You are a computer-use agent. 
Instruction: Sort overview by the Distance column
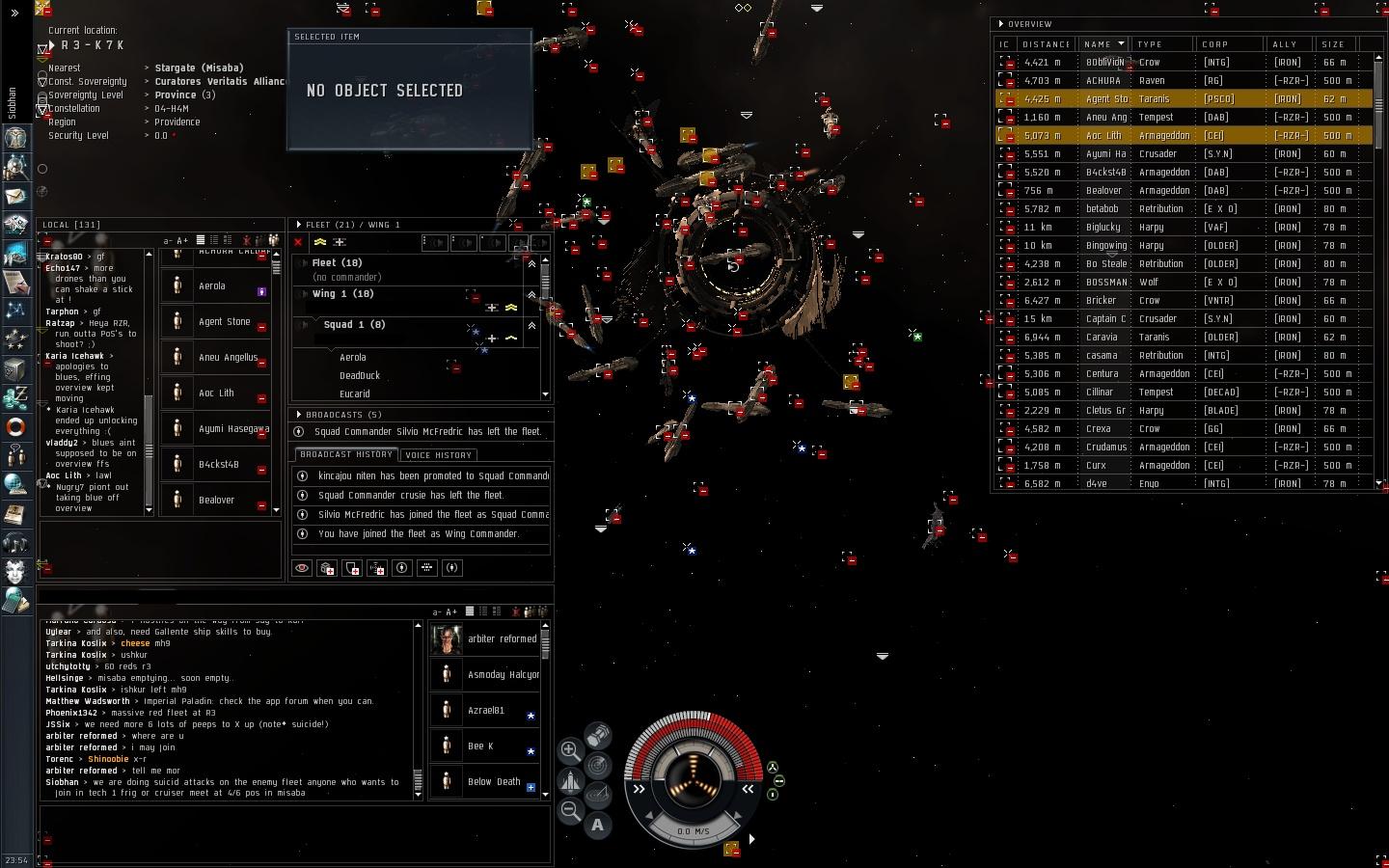(x=1046, y=44)
